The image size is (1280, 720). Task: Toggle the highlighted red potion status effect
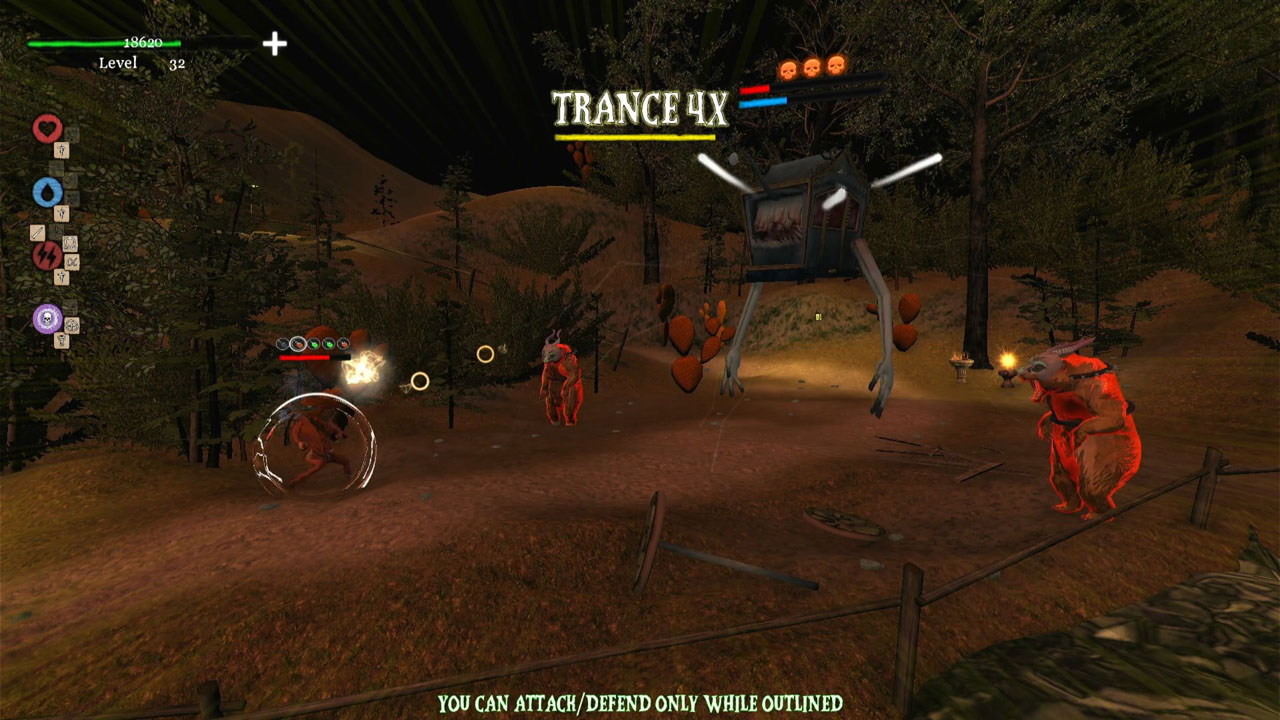point(298,343)
